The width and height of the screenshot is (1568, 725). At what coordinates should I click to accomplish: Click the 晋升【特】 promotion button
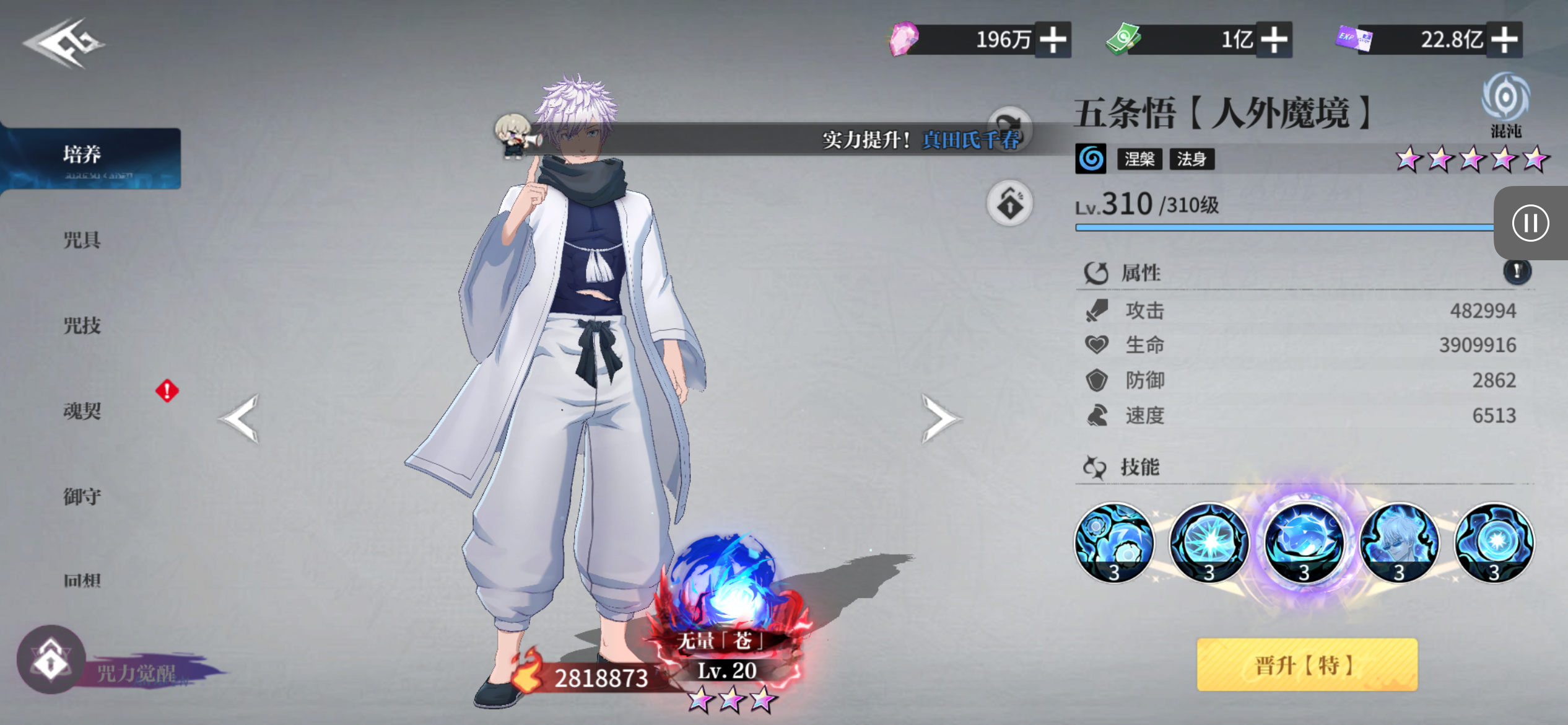point(1307,665)
